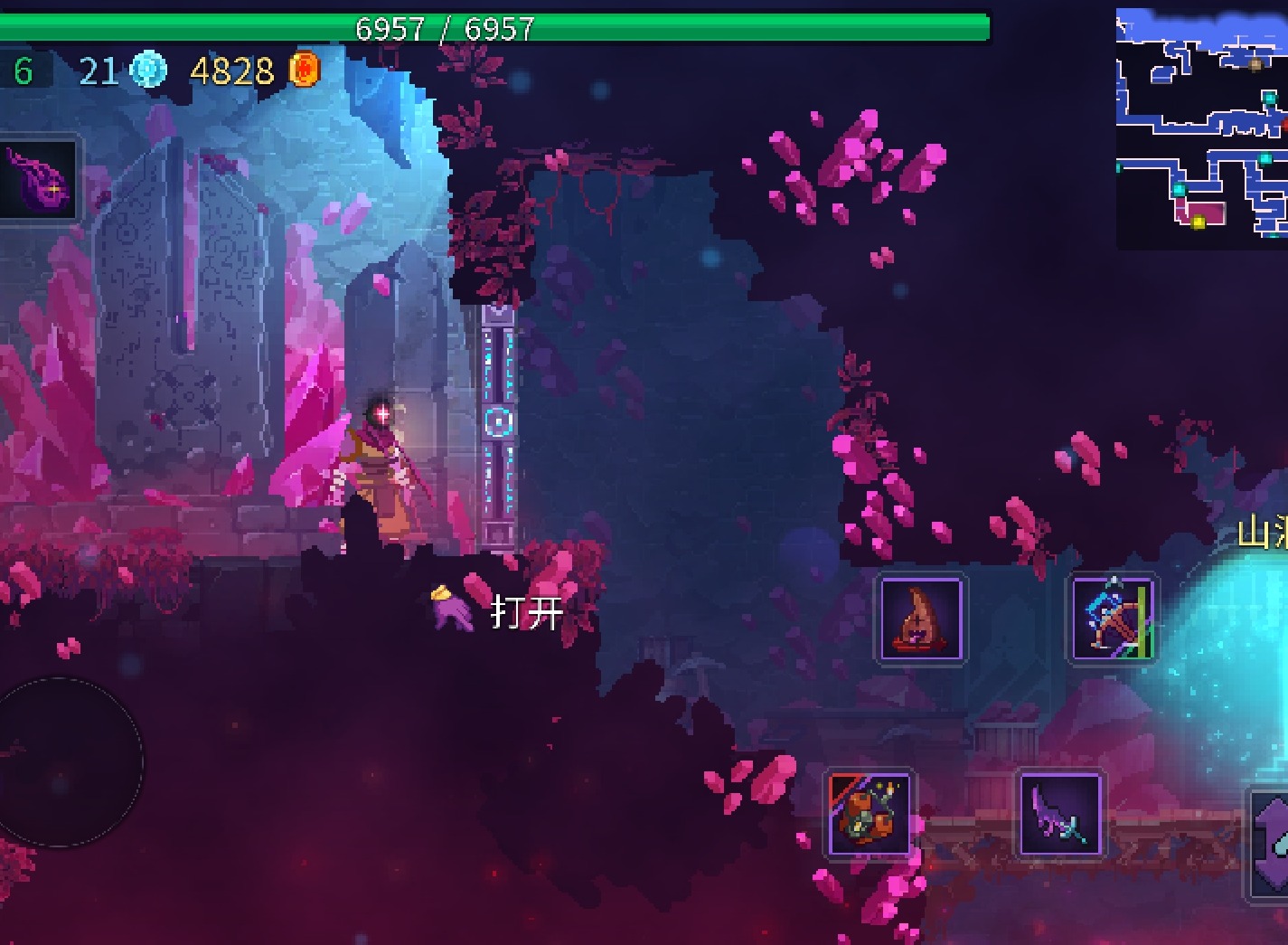
Task: Fire the bow weapon
Action: pyautogui.click(x=1112, y=619)
